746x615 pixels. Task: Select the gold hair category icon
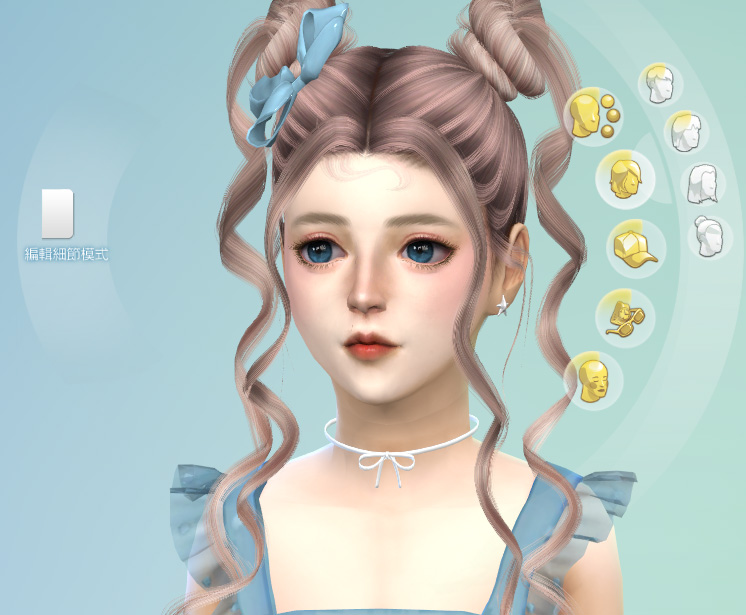[x=624, y=178]
